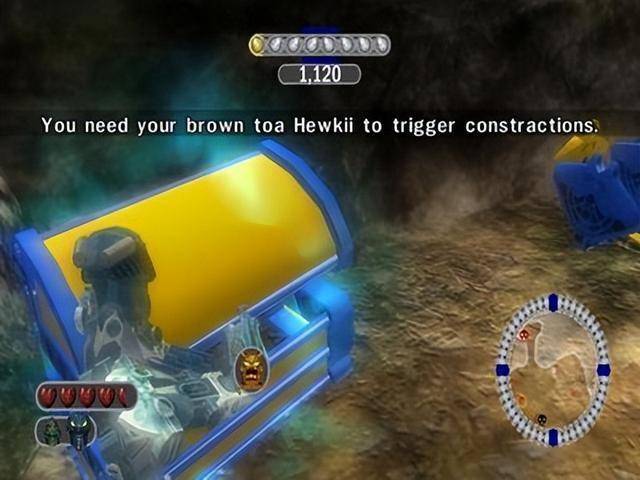Click the brown Hewkii mask marker
This screenshot has width=640, height=480.
tap(250, 369)
